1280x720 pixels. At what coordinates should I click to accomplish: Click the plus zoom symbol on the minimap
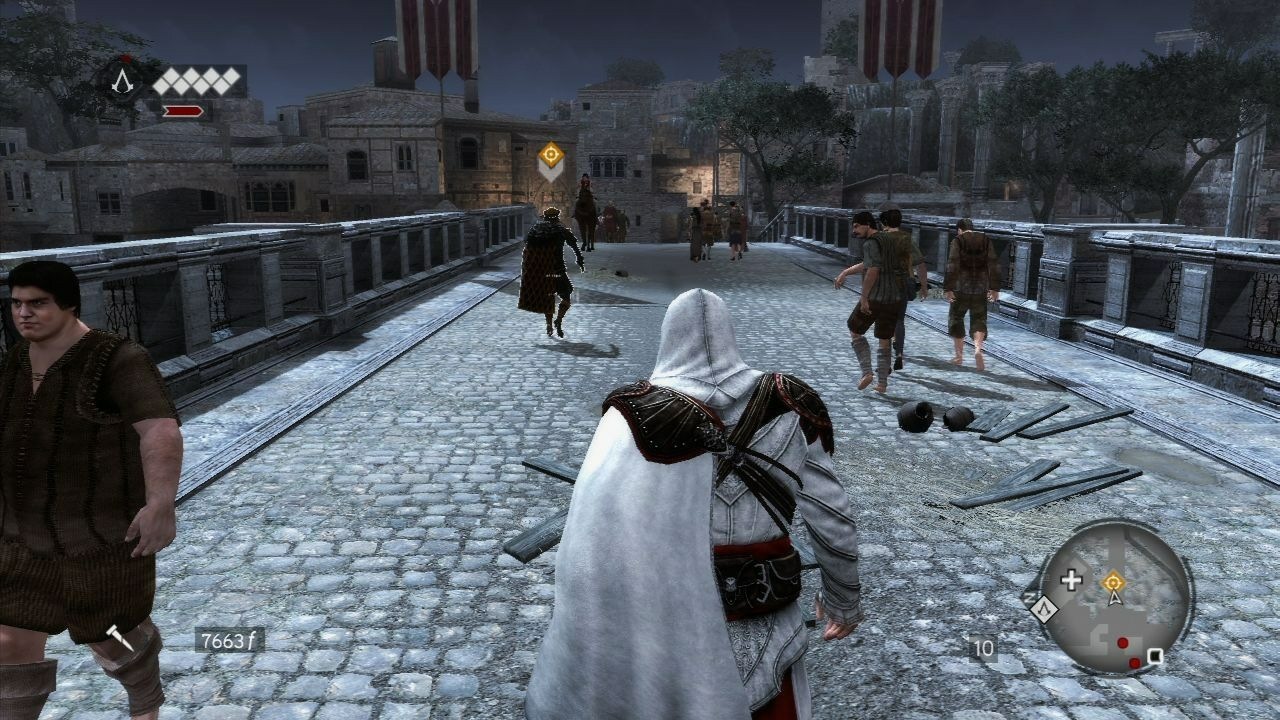coord(1070,579)
